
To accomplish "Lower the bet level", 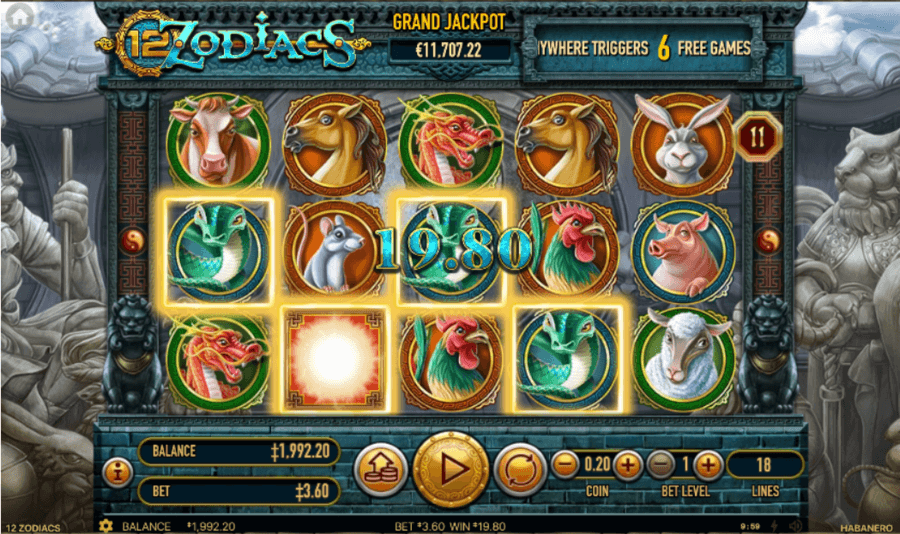I will click(x=660, y=464).
